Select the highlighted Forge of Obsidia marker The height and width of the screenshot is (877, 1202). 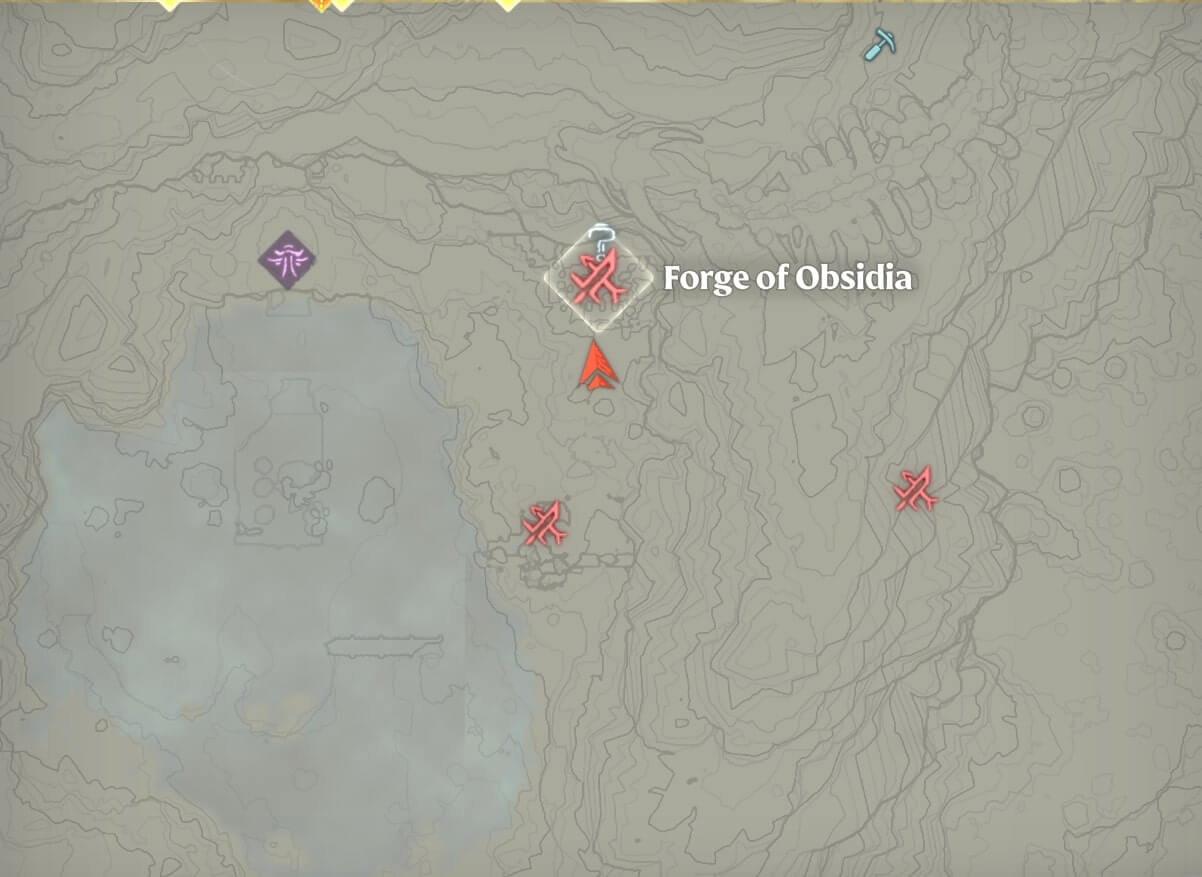pos(598,279)
